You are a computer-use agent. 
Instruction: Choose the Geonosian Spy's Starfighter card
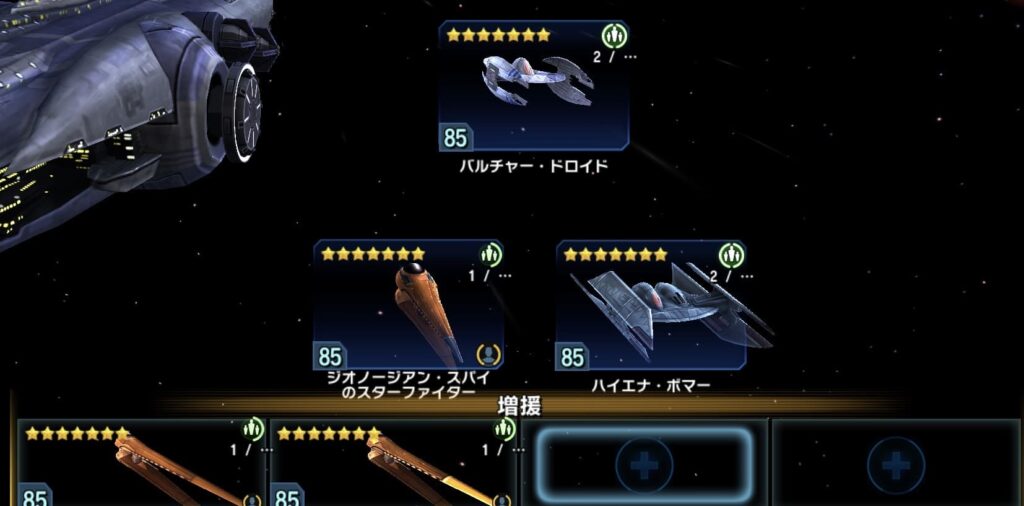pos(408,305)
